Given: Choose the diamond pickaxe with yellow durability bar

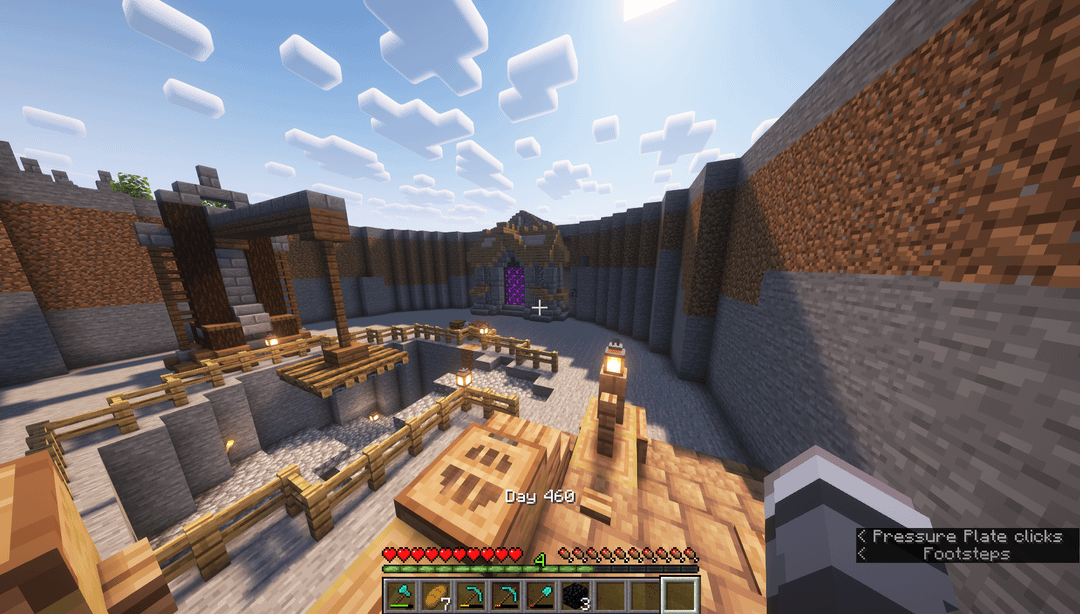Looking at the screenshot, I should point(472,595).
